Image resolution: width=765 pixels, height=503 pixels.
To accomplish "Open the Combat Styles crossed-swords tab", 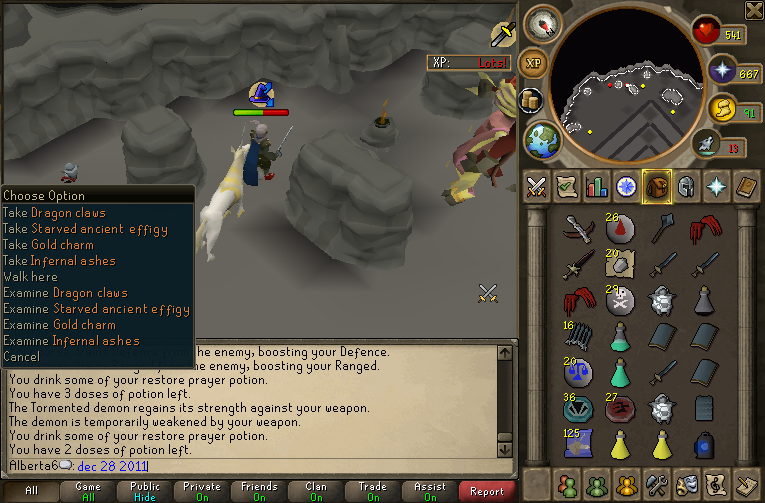I will point(537,186).
